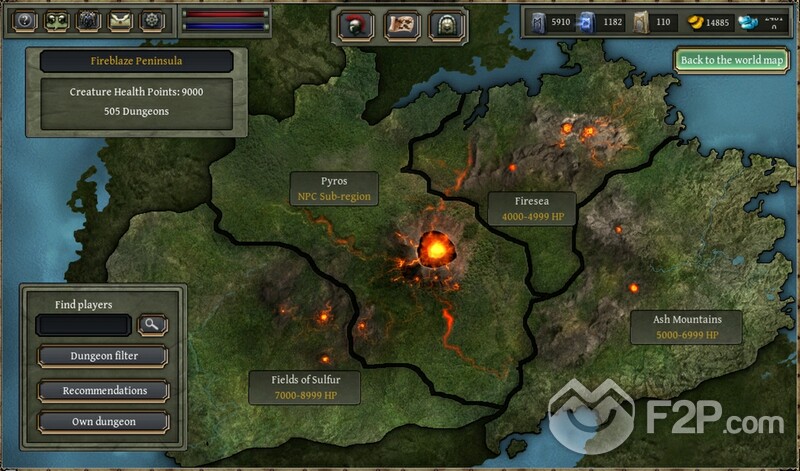The image size is (800, 471).
Task: Select the Pyros NPC sub-region
Action: coord(334,188)
